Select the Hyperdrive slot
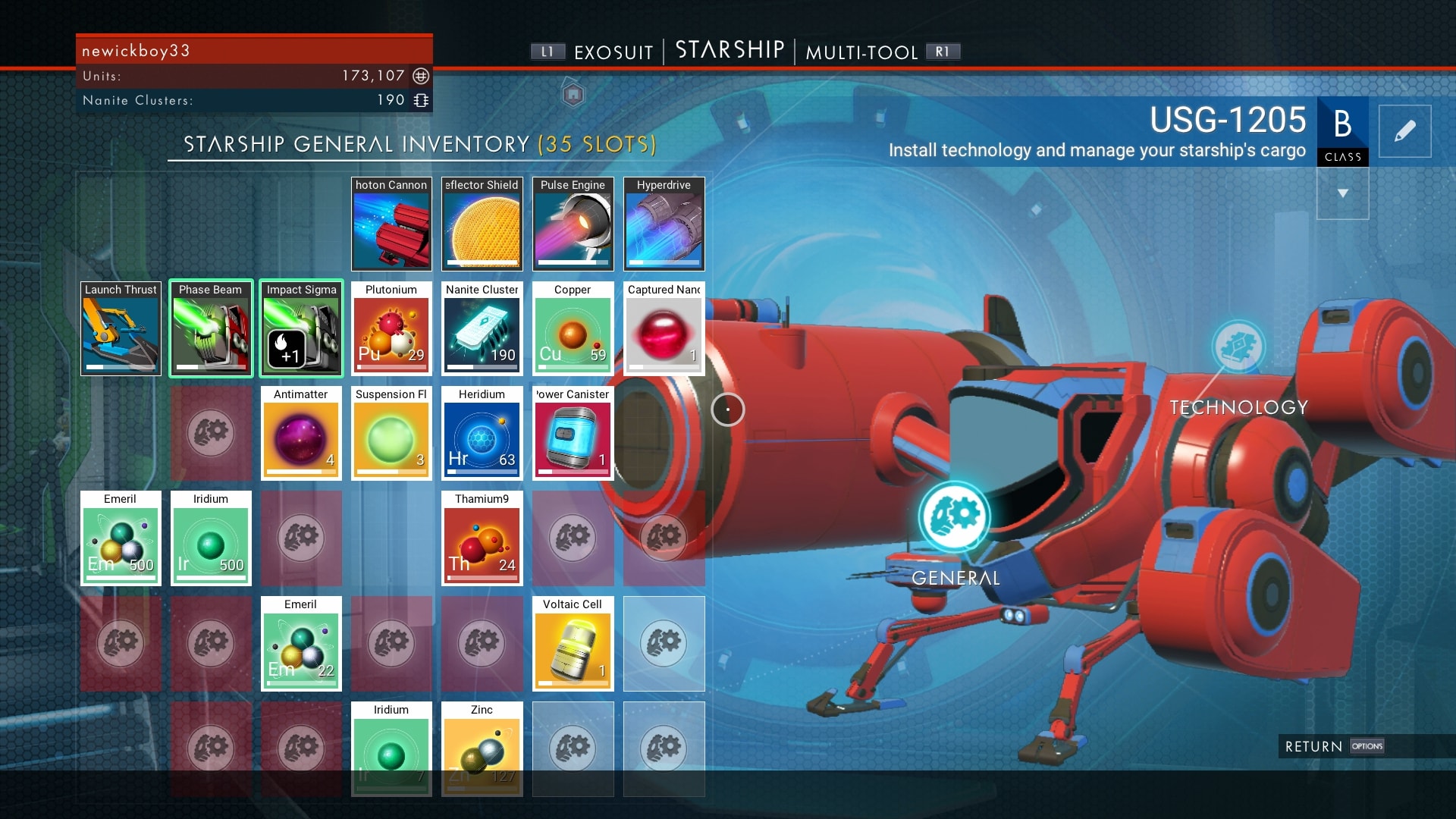 (x=664, y=224)
